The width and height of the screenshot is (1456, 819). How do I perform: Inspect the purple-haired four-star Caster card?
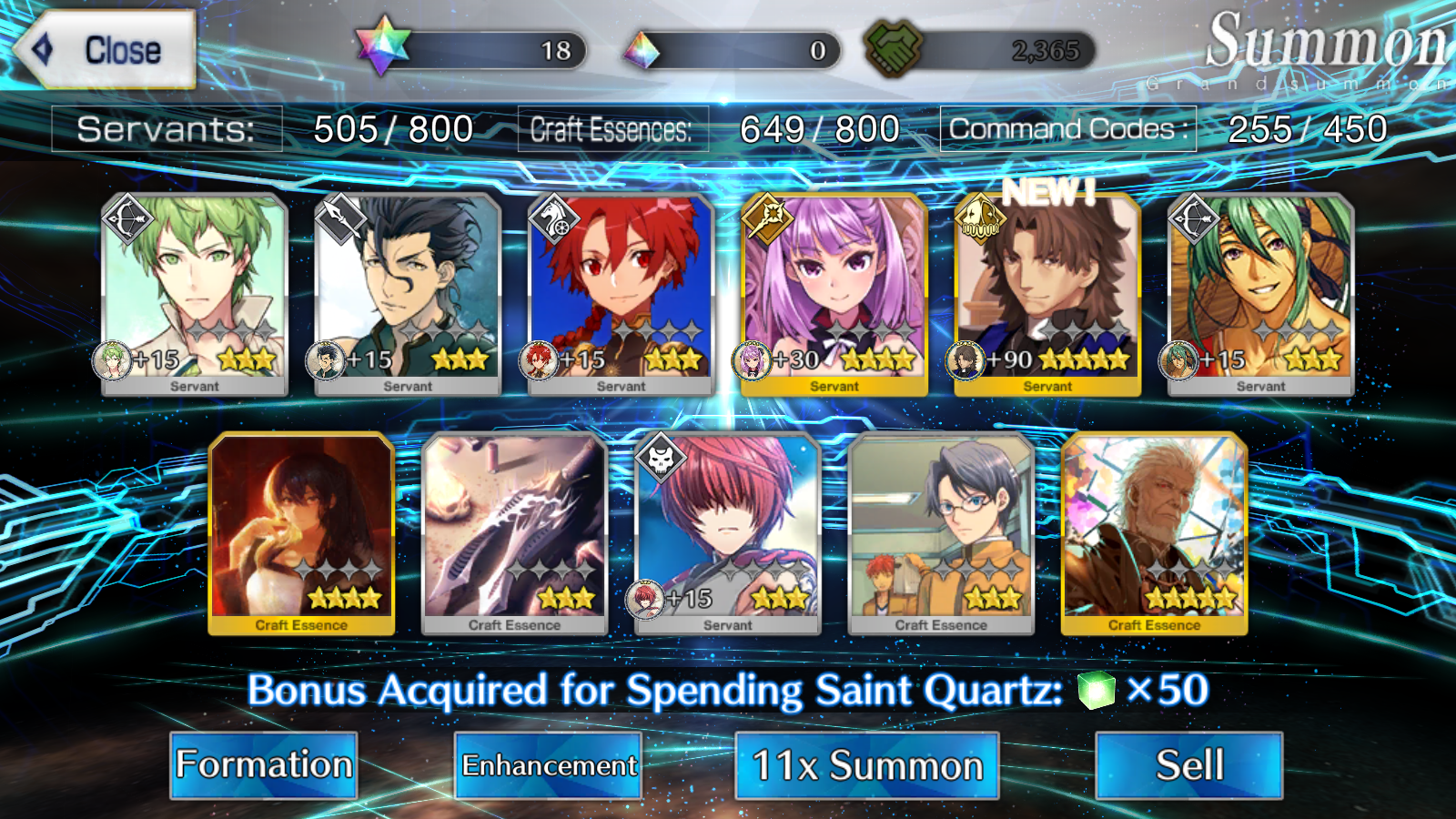(x=834, y=293)
